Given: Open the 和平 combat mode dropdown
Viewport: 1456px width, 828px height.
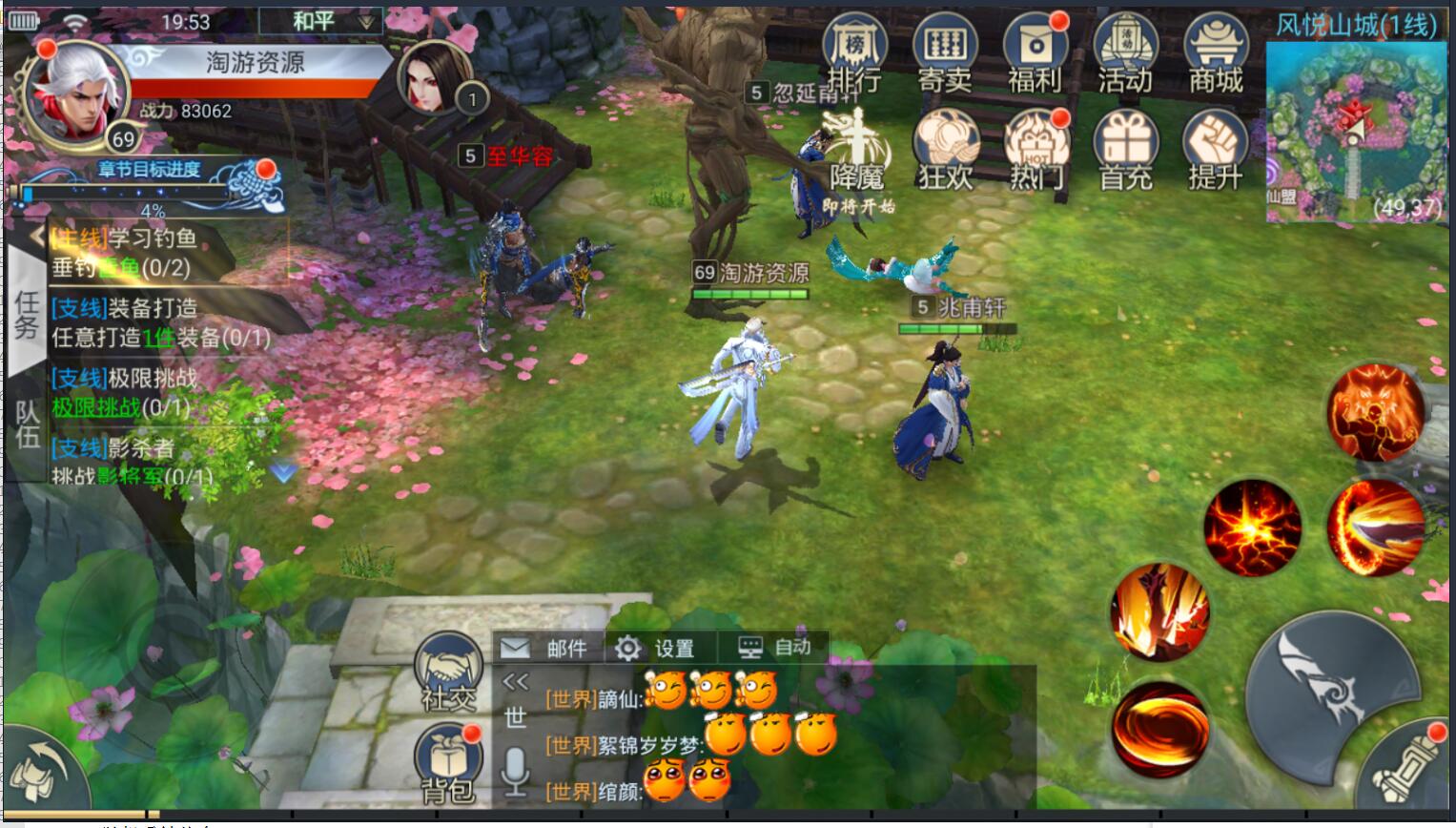Looking at the screenshot, I should coord(320,21).
